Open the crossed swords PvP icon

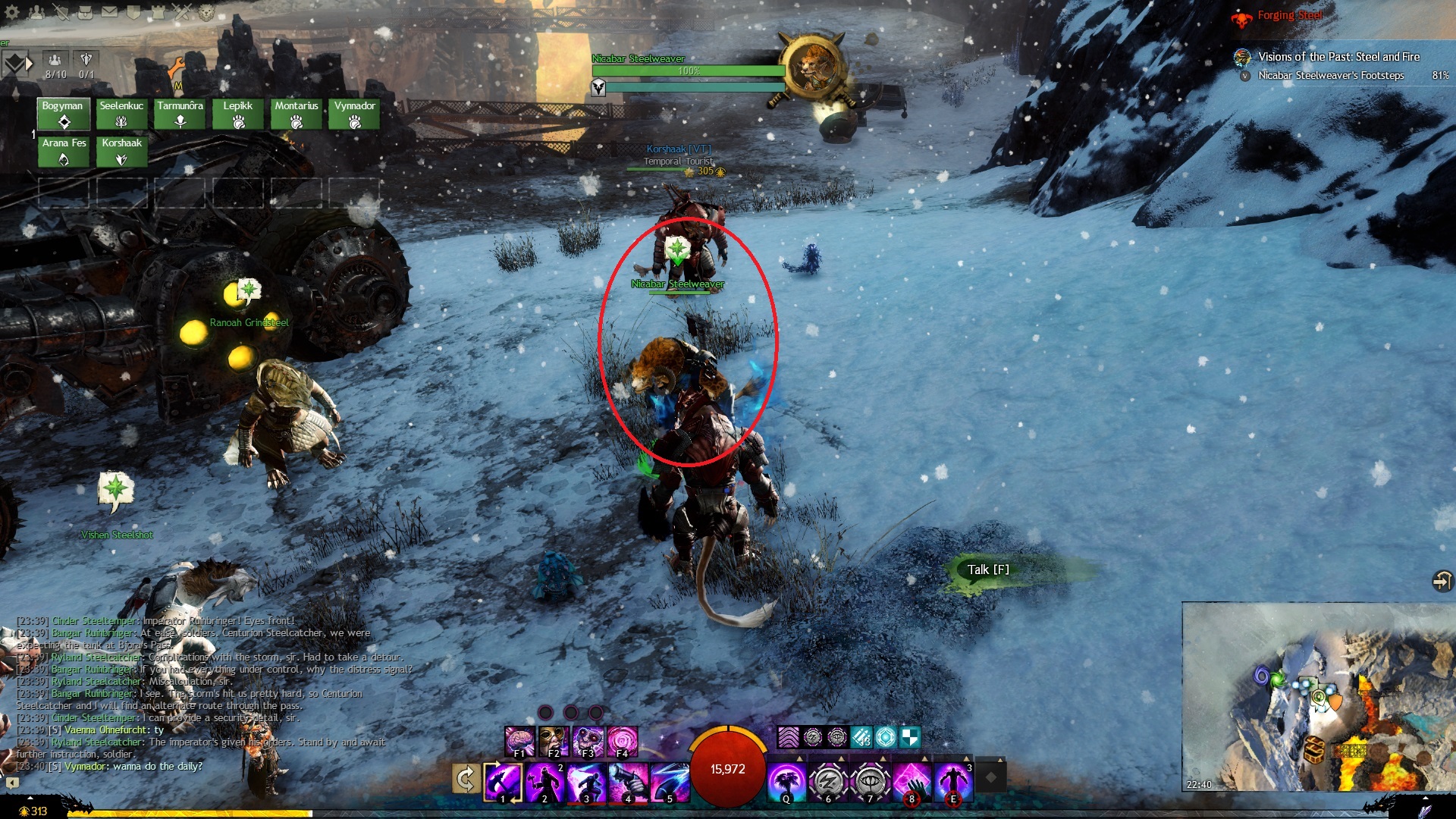[x=182, y=12]
